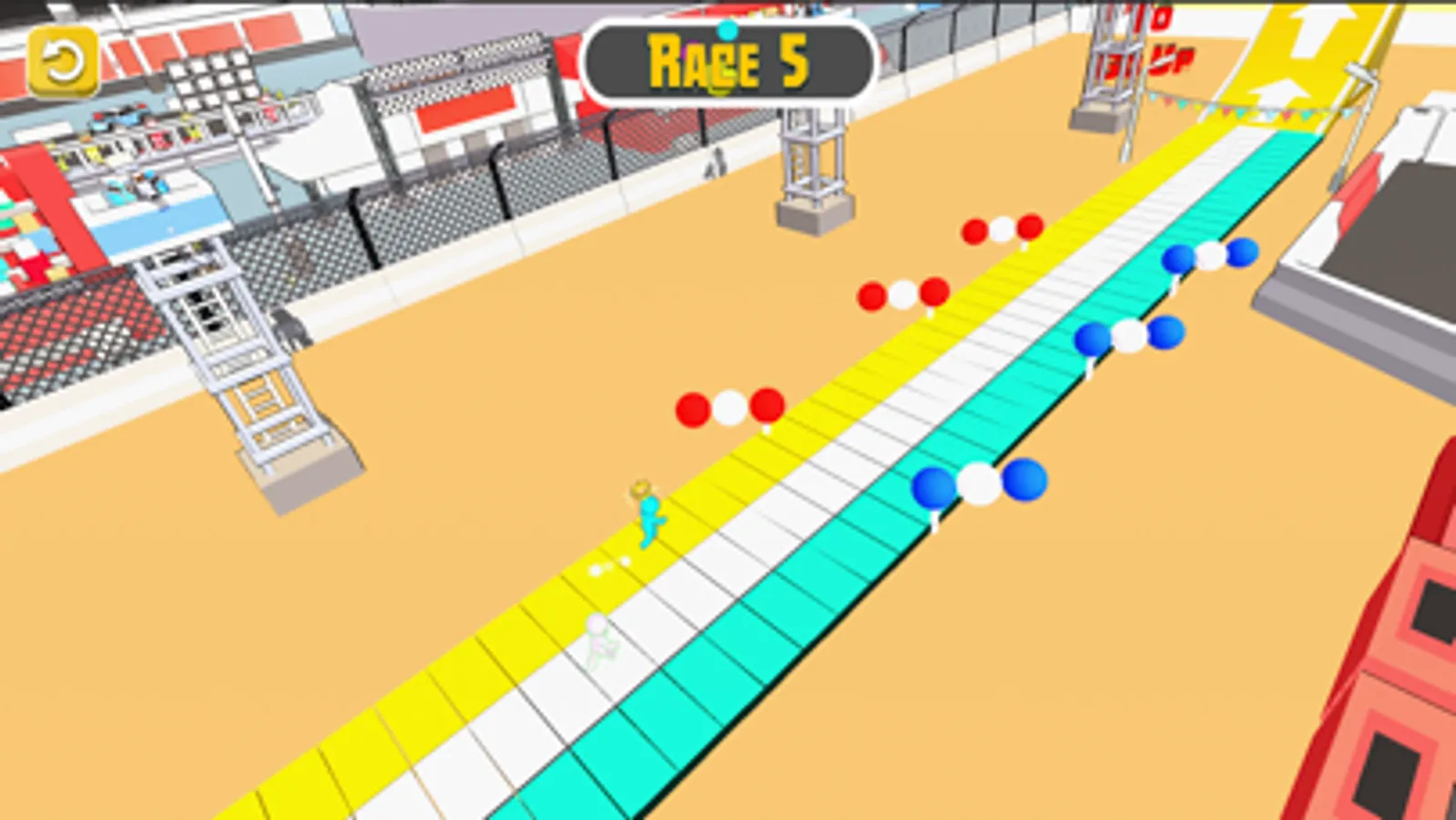Click the white sparkle trail behind the runner
Image resolution: width=1456 pixels, height=820 pixels.
tap(606, 567)
